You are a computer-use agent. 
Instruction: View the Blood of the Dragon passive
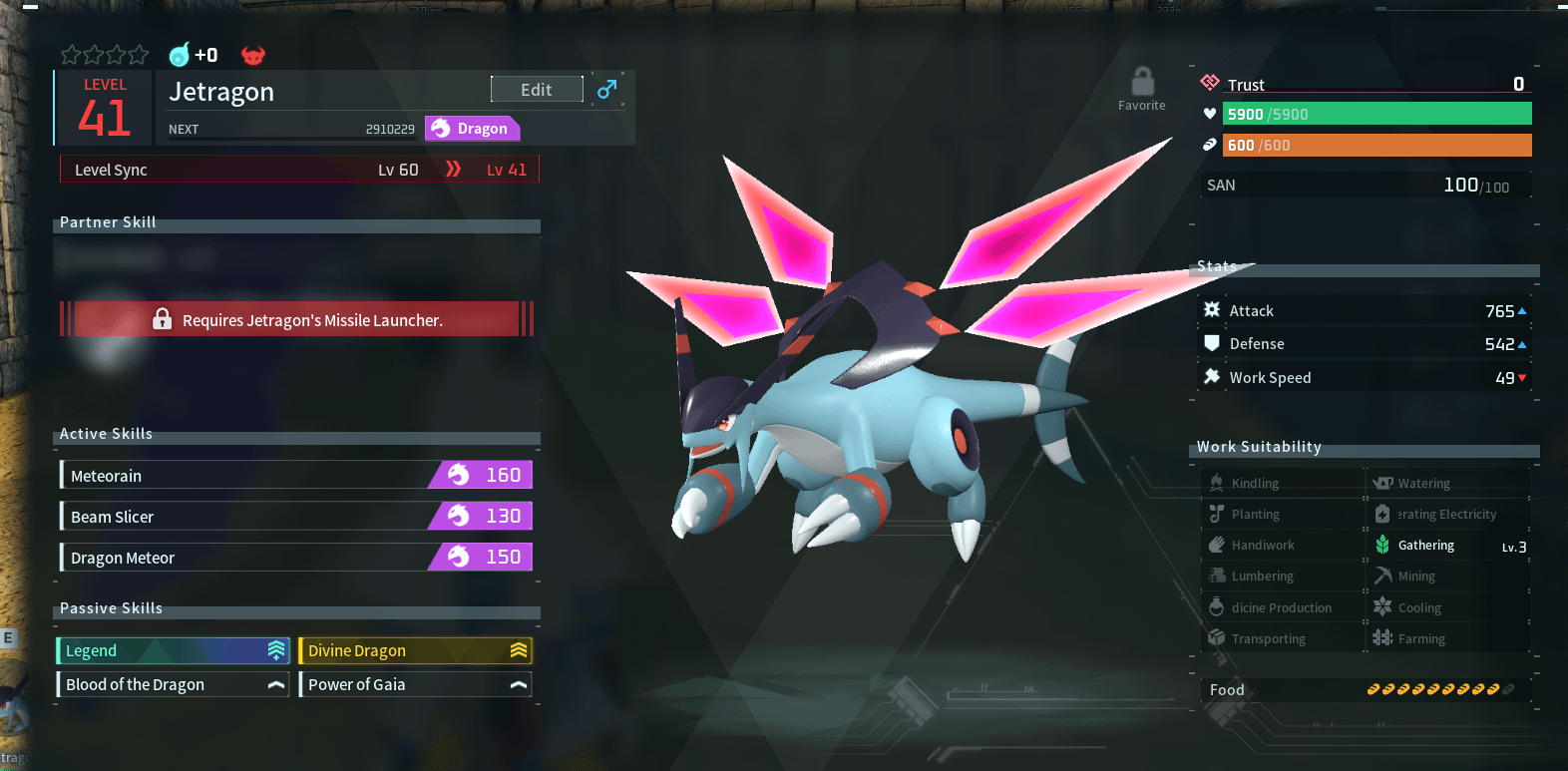[174, 684]
